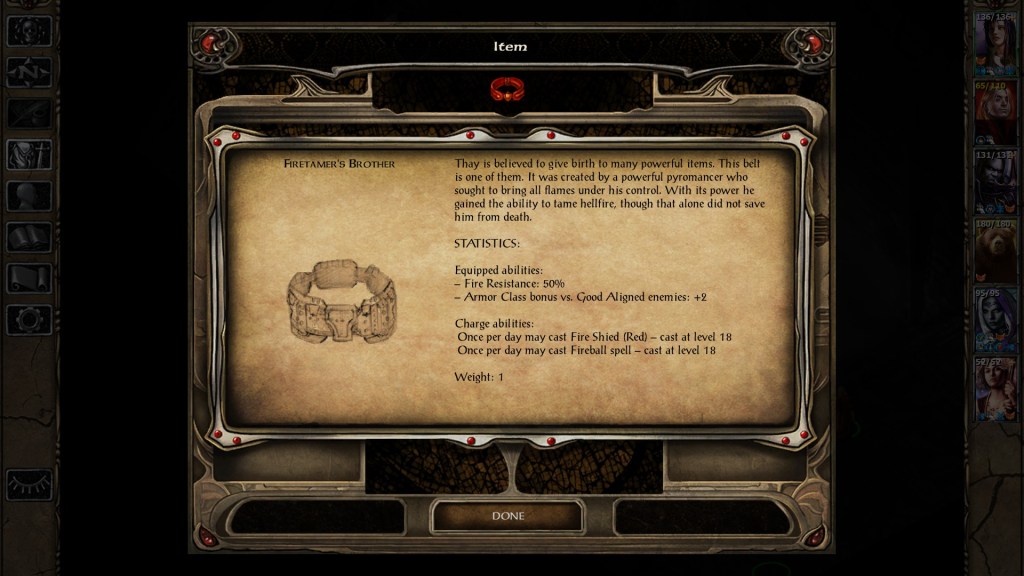Select the party portrait with 136/136 health
This screenshot has height=576, width=1024.
996,43
